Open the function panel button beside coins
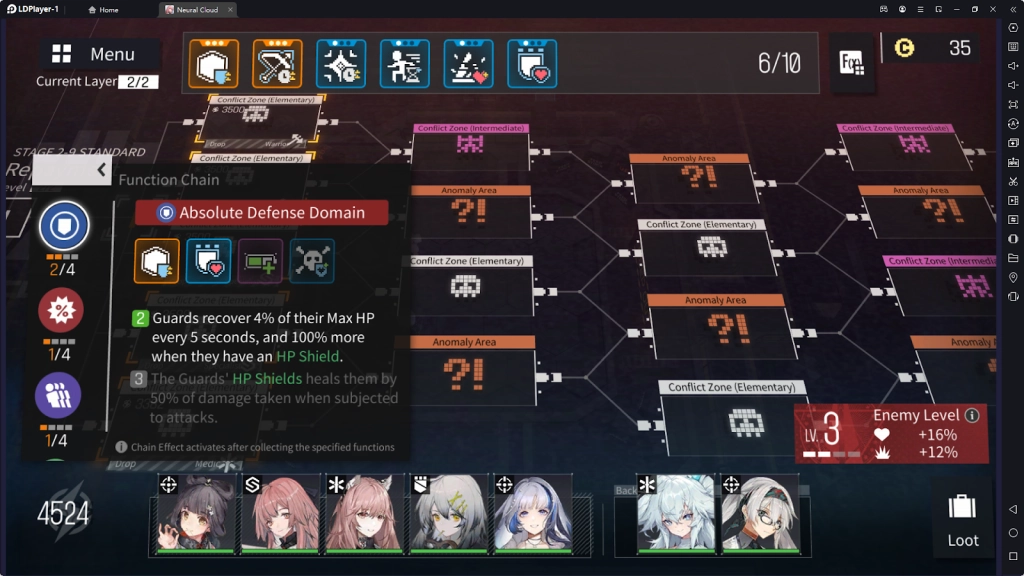1024x576 pixels. pos(853,62)
